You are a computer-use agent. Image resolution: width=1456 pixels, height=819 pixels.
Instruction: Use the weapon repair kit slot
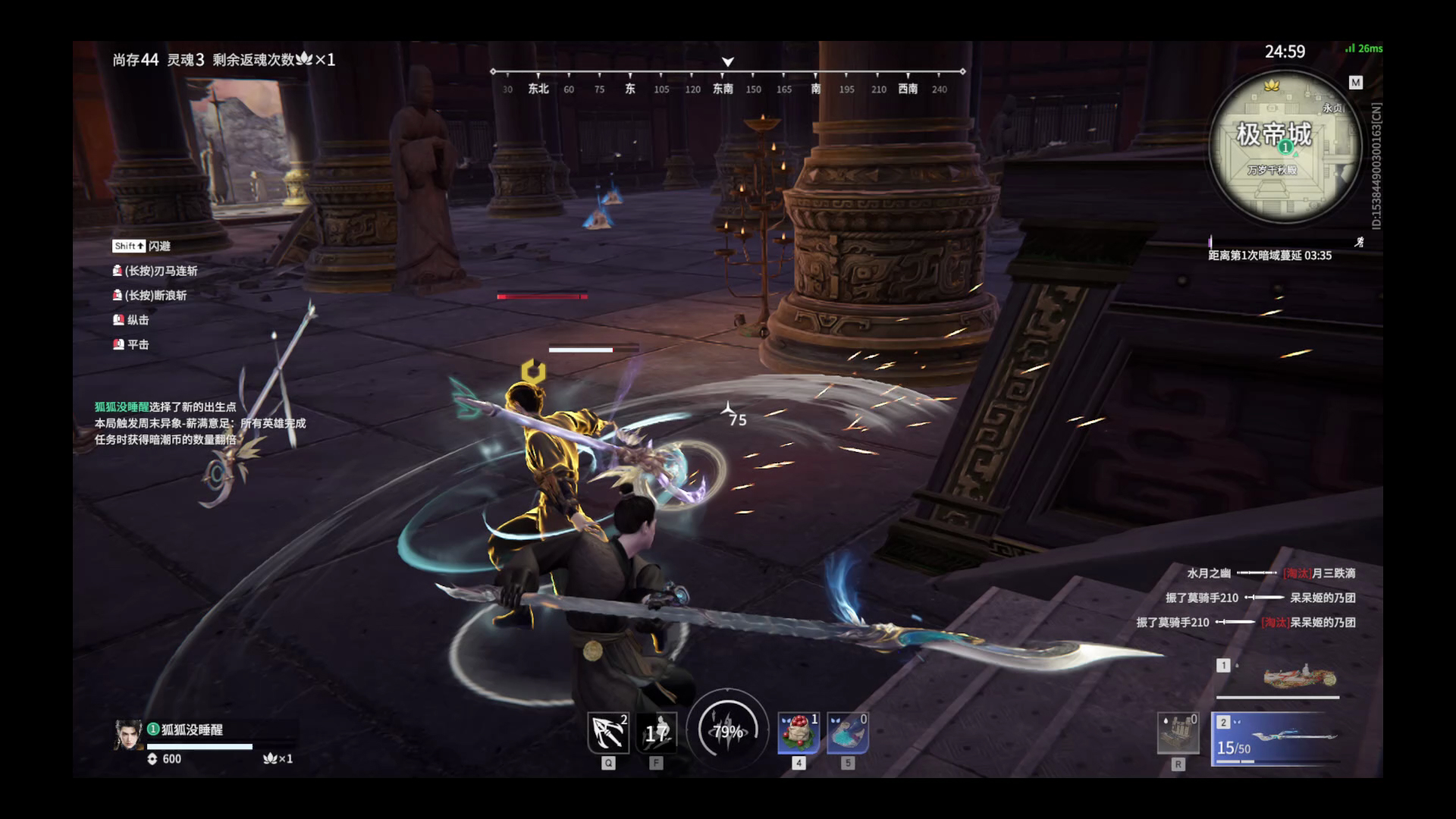1178,733
